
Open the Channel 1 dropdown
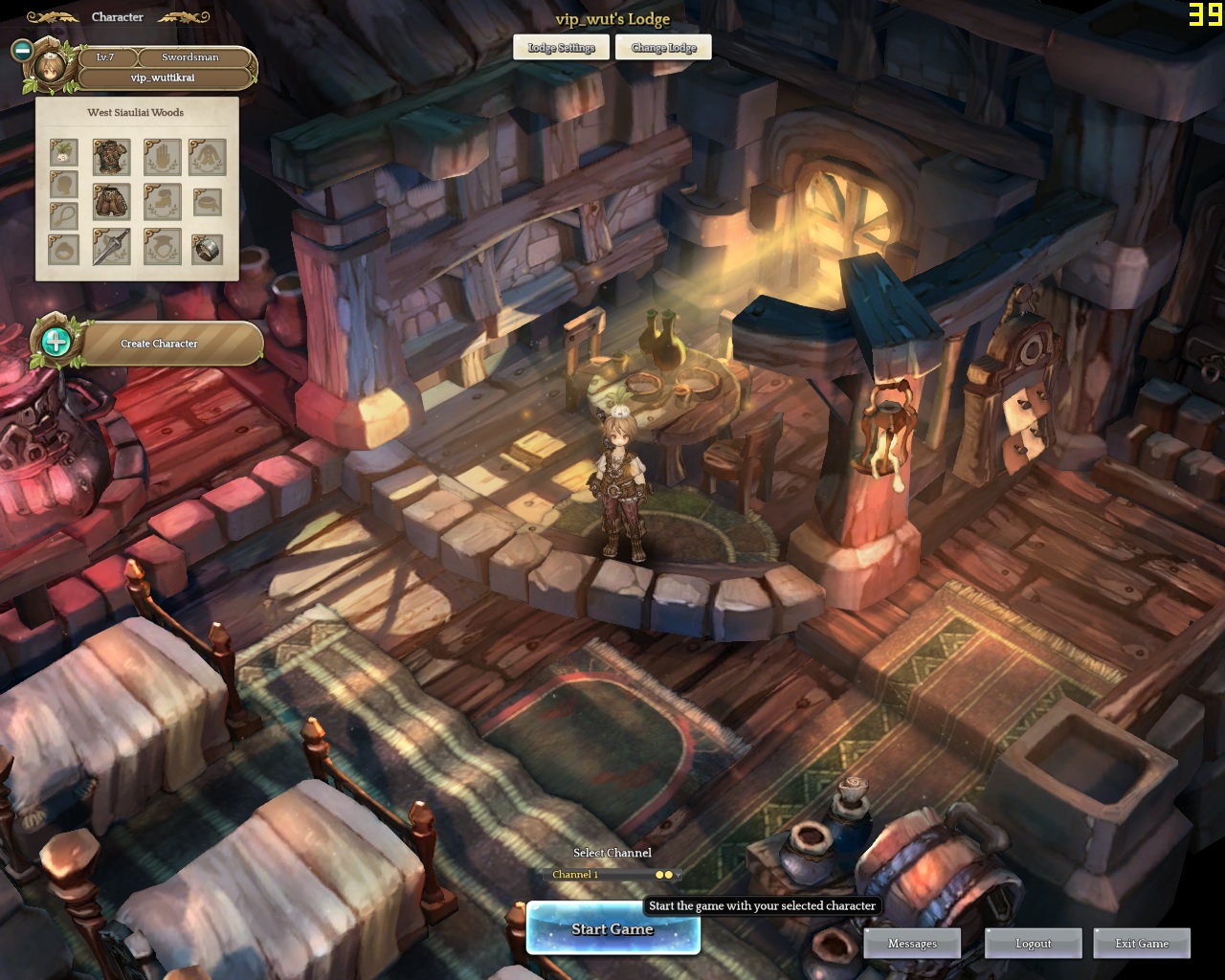tap(611, 875)
